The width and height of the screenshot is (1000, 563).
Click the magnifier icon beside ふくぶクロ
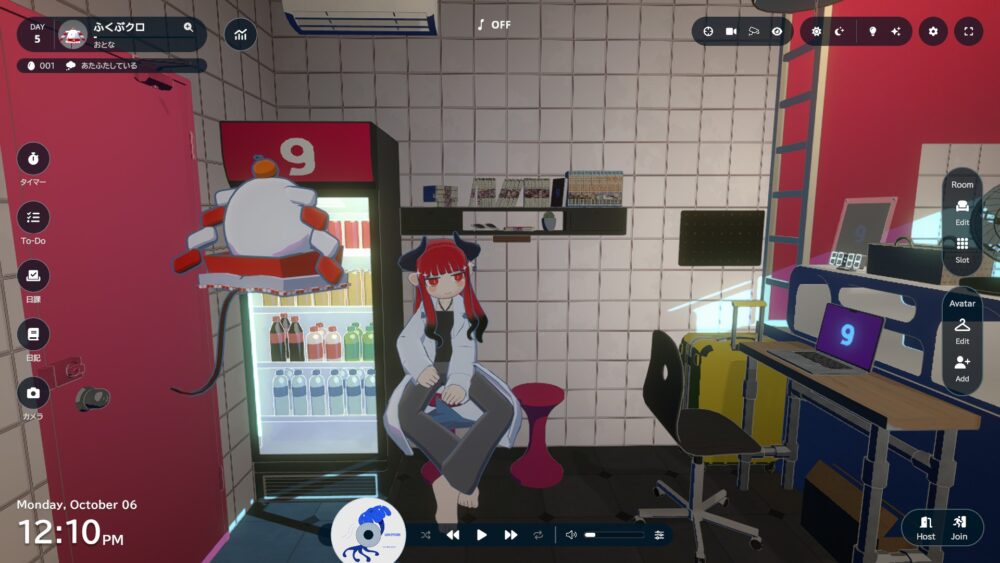(x=188, y=28)
